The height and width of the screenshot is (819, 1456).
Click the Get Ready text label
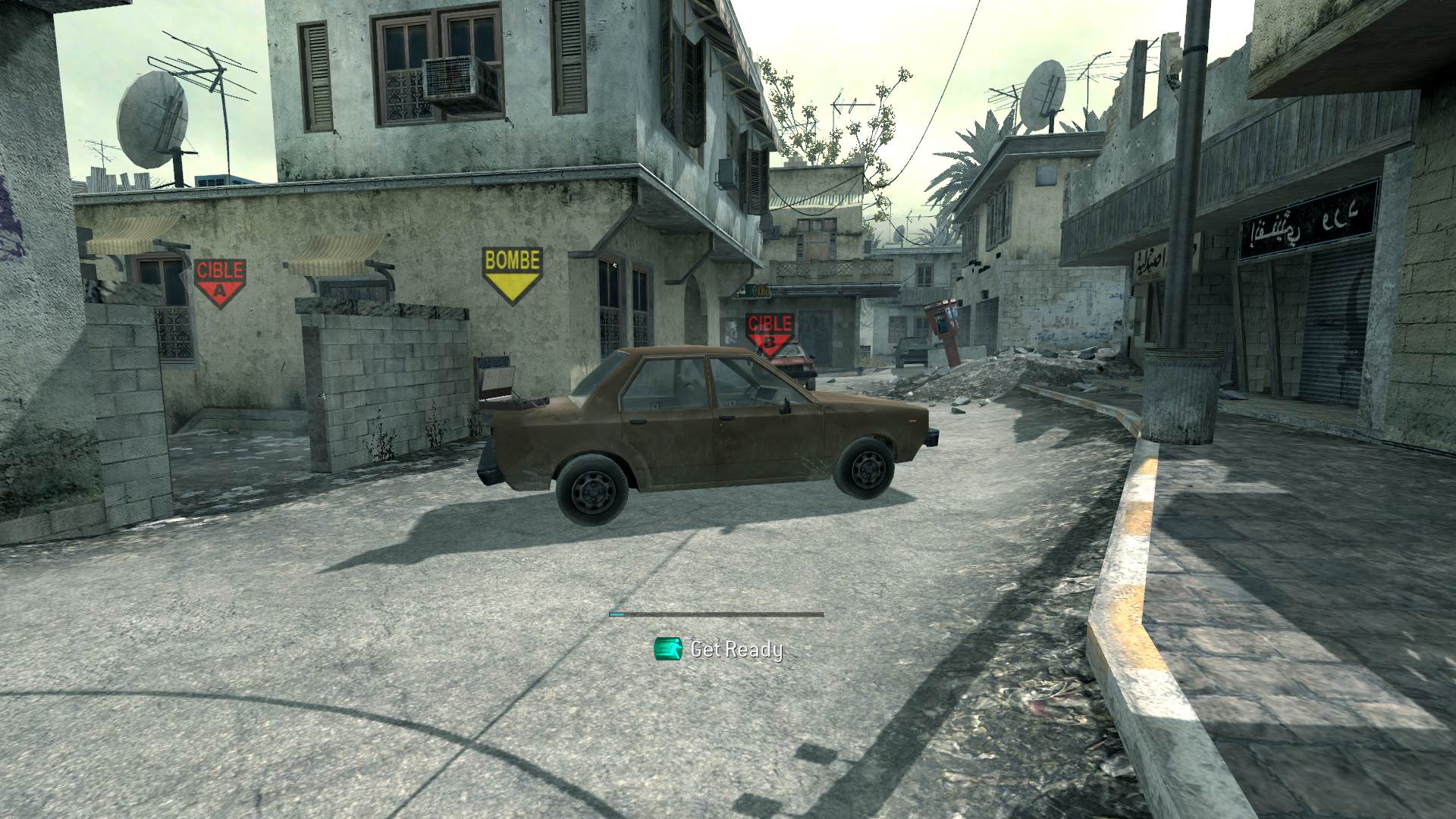point(736,650)
